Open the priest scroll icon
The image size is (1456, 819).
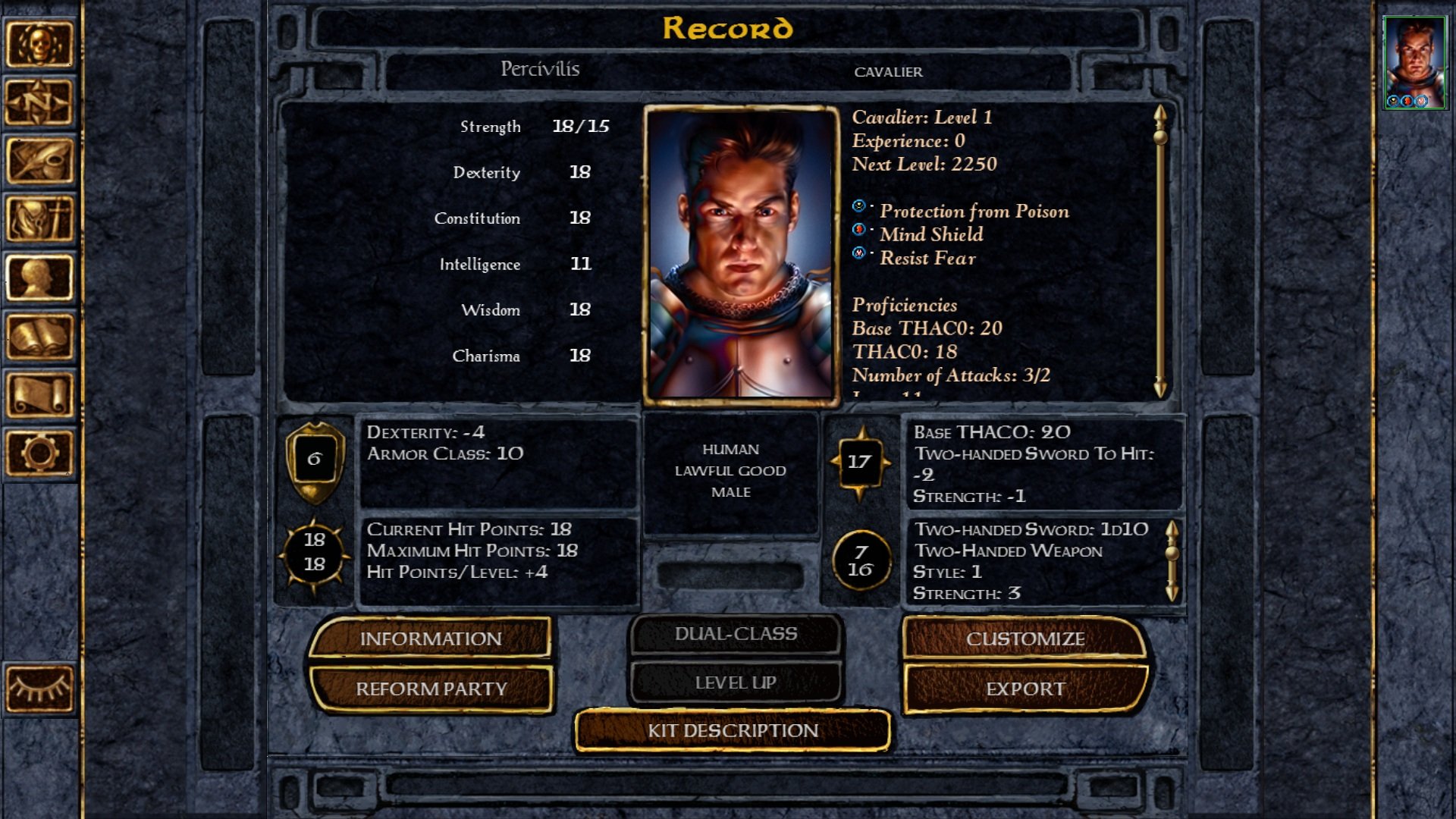(x=39, y=394)
